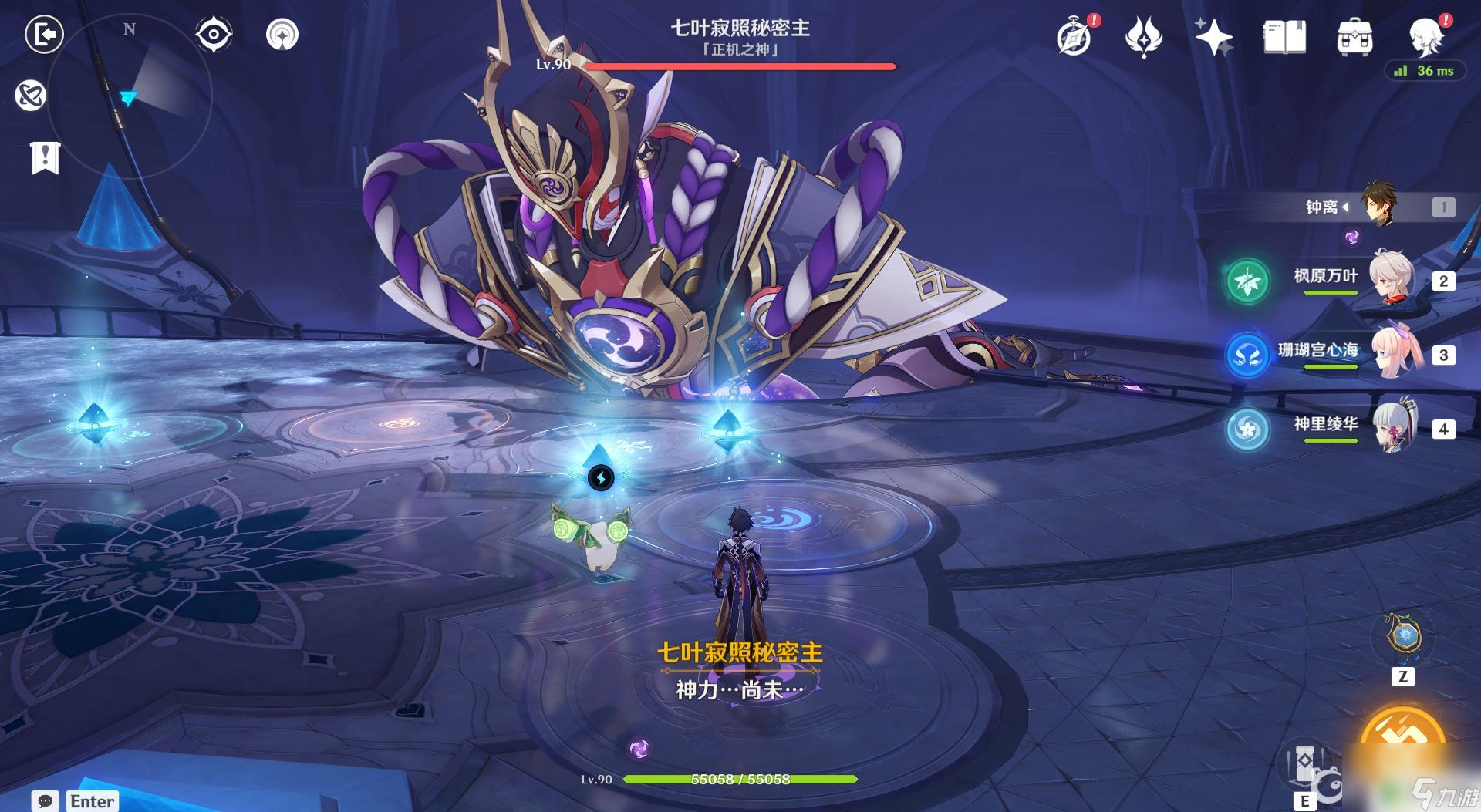The height and width of the screenshot is (812, 1481).
Task: Open the co-op mode icon
Action: 282,35
